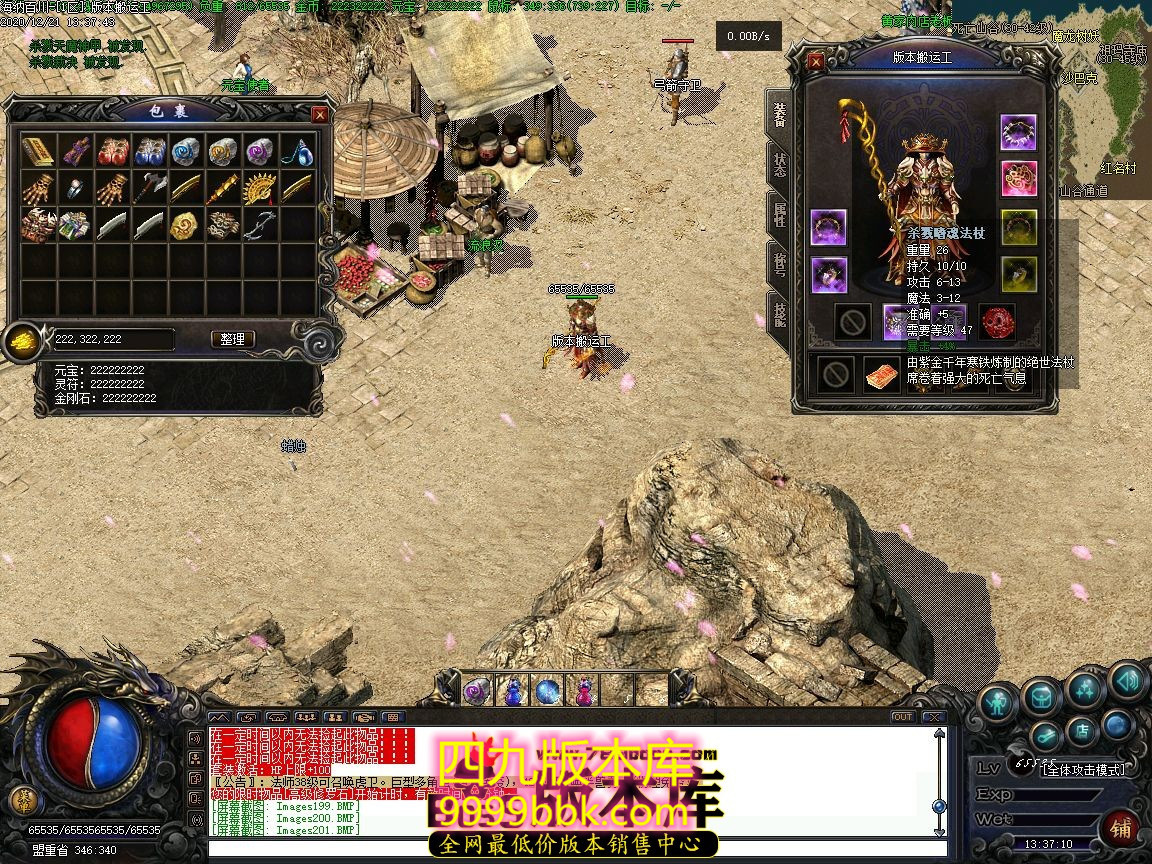Click the equipped pink swirl charm slot

1019,179
